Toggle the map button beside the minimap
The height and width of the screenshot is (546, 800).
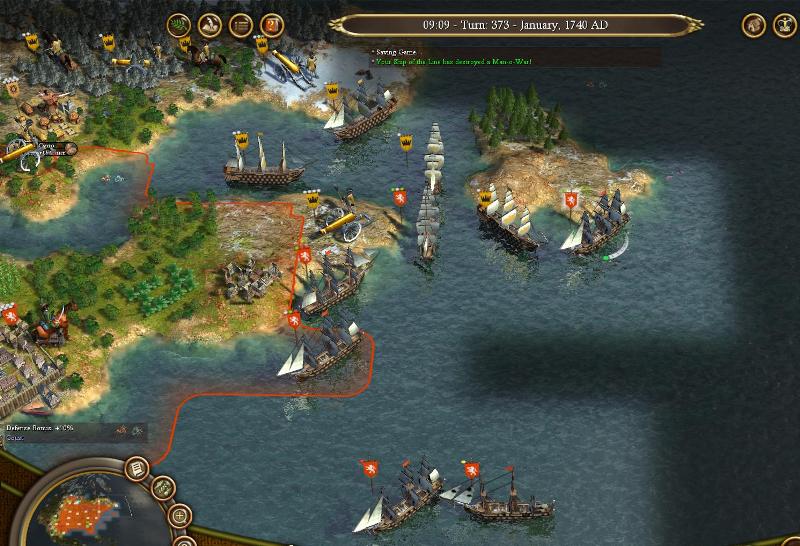(x=163, y=489)
